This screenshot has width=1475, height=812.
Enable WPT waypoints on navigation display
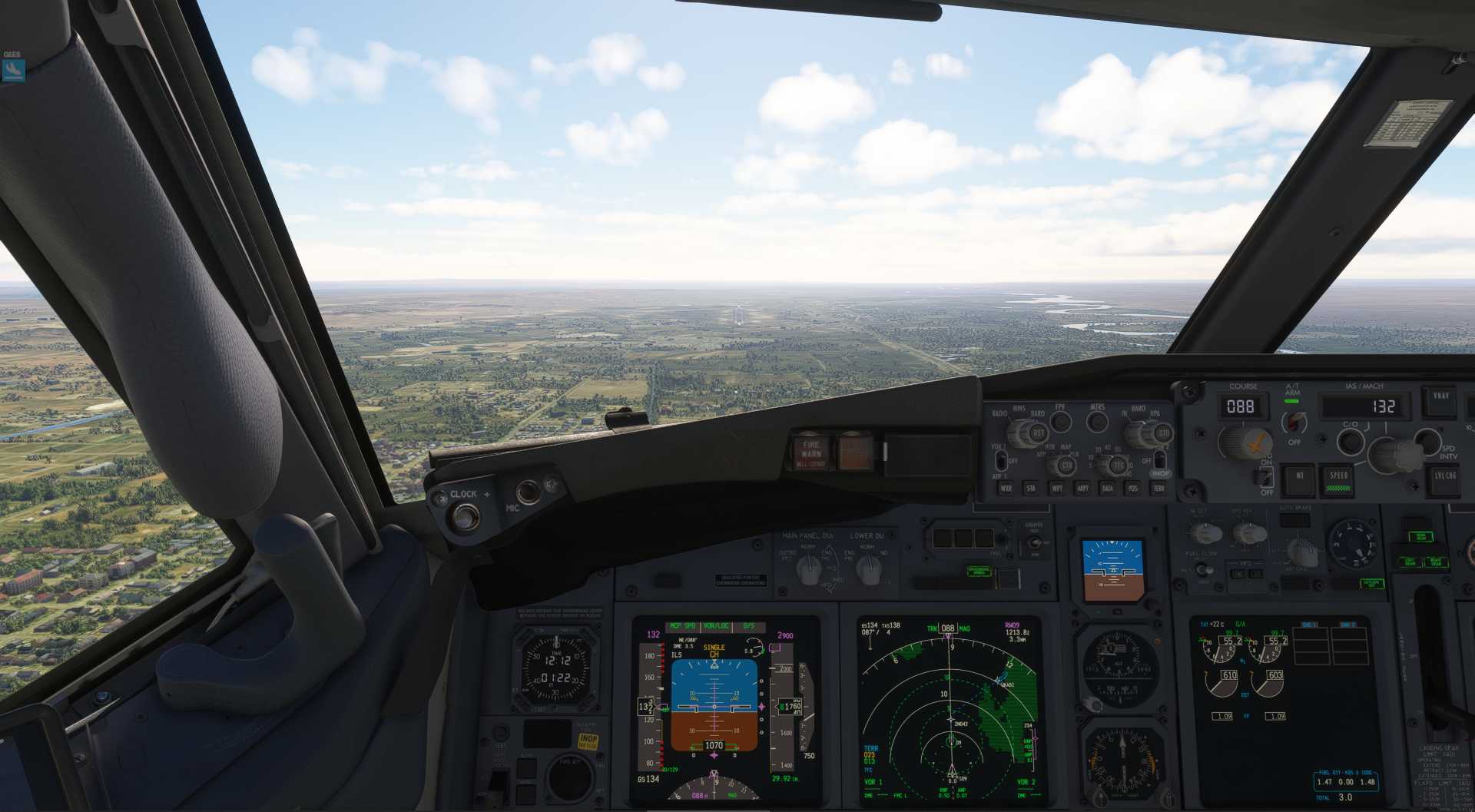point(1057,488)
